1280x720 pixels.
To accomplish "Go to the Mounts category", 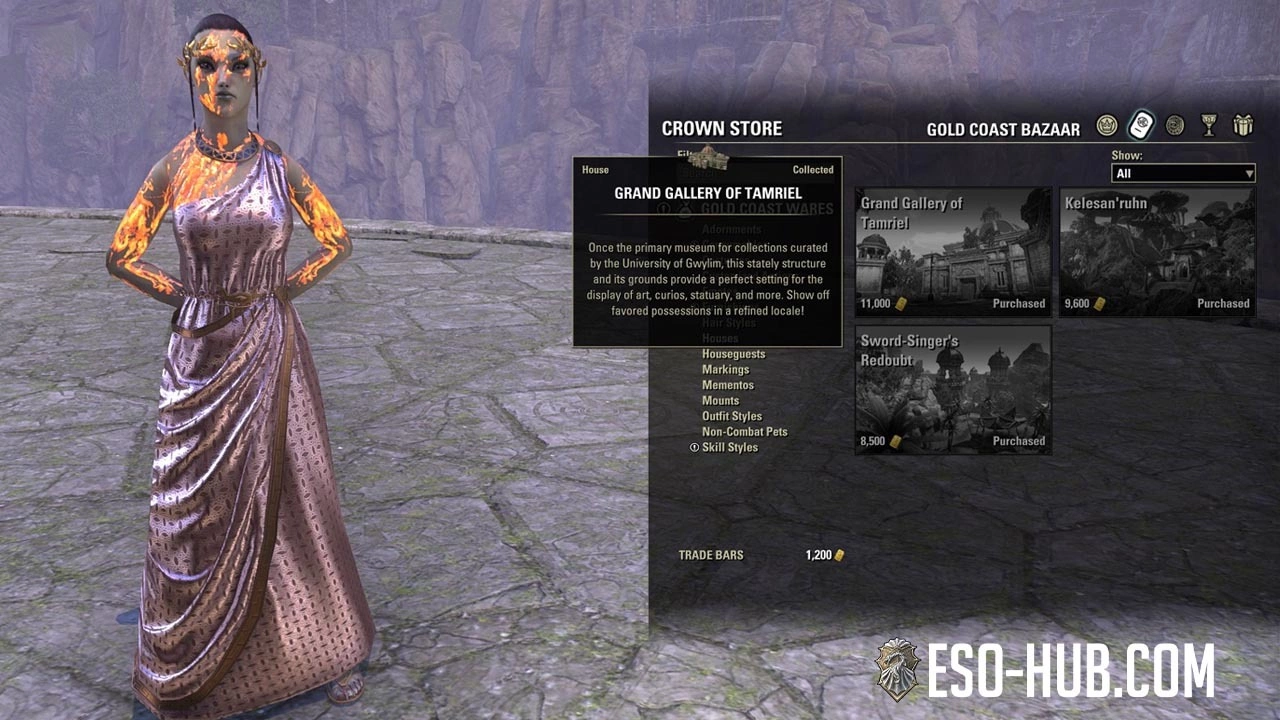I will coord(720,401).
